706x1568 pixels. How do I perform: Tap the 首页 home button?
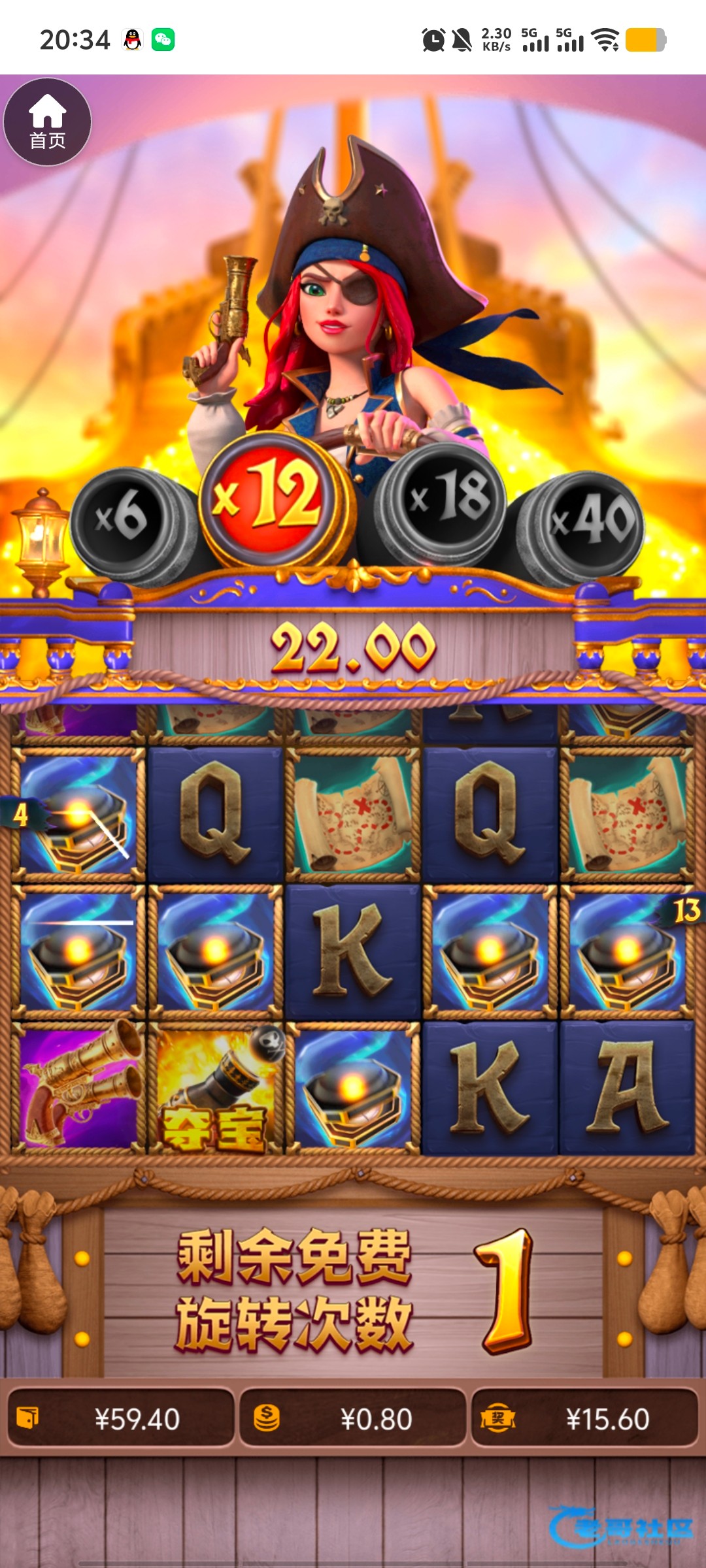[x=47, y=122]
